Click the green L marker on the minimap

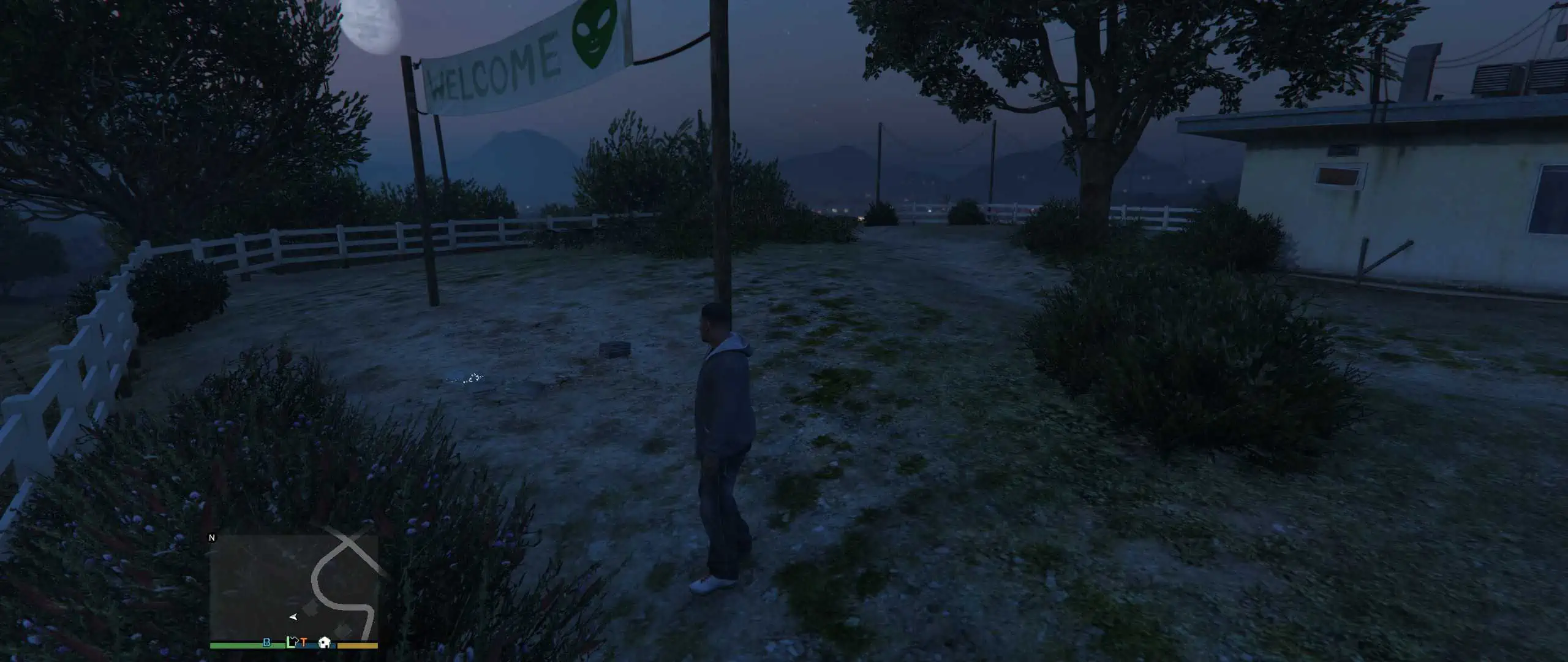pos(290,642)
